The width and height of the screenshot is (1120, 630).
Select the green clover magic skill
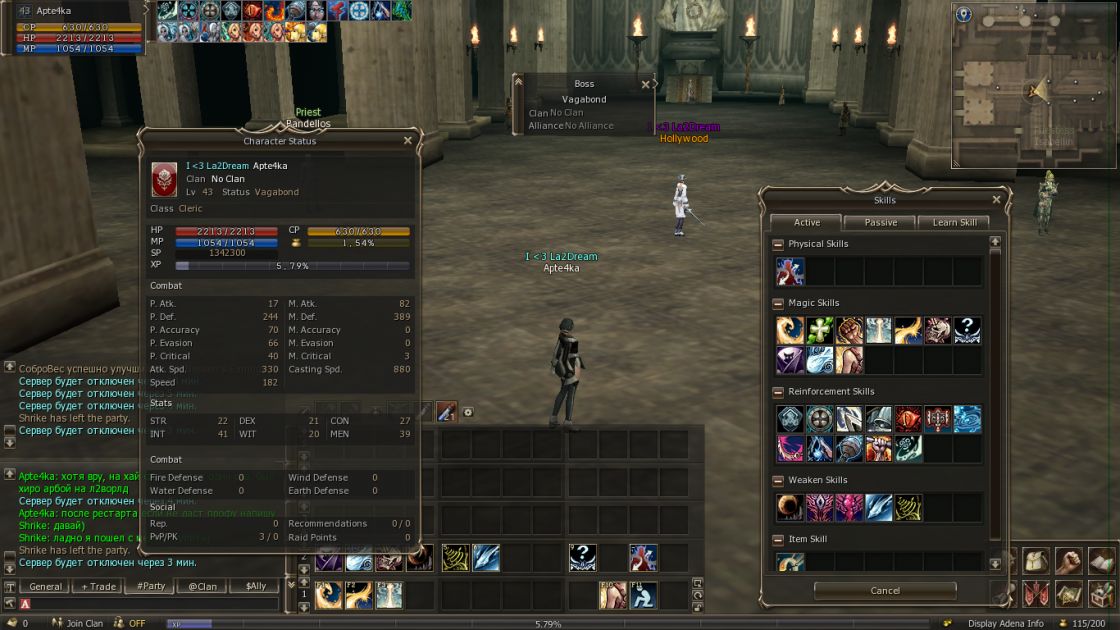click(x=820, y=331)
